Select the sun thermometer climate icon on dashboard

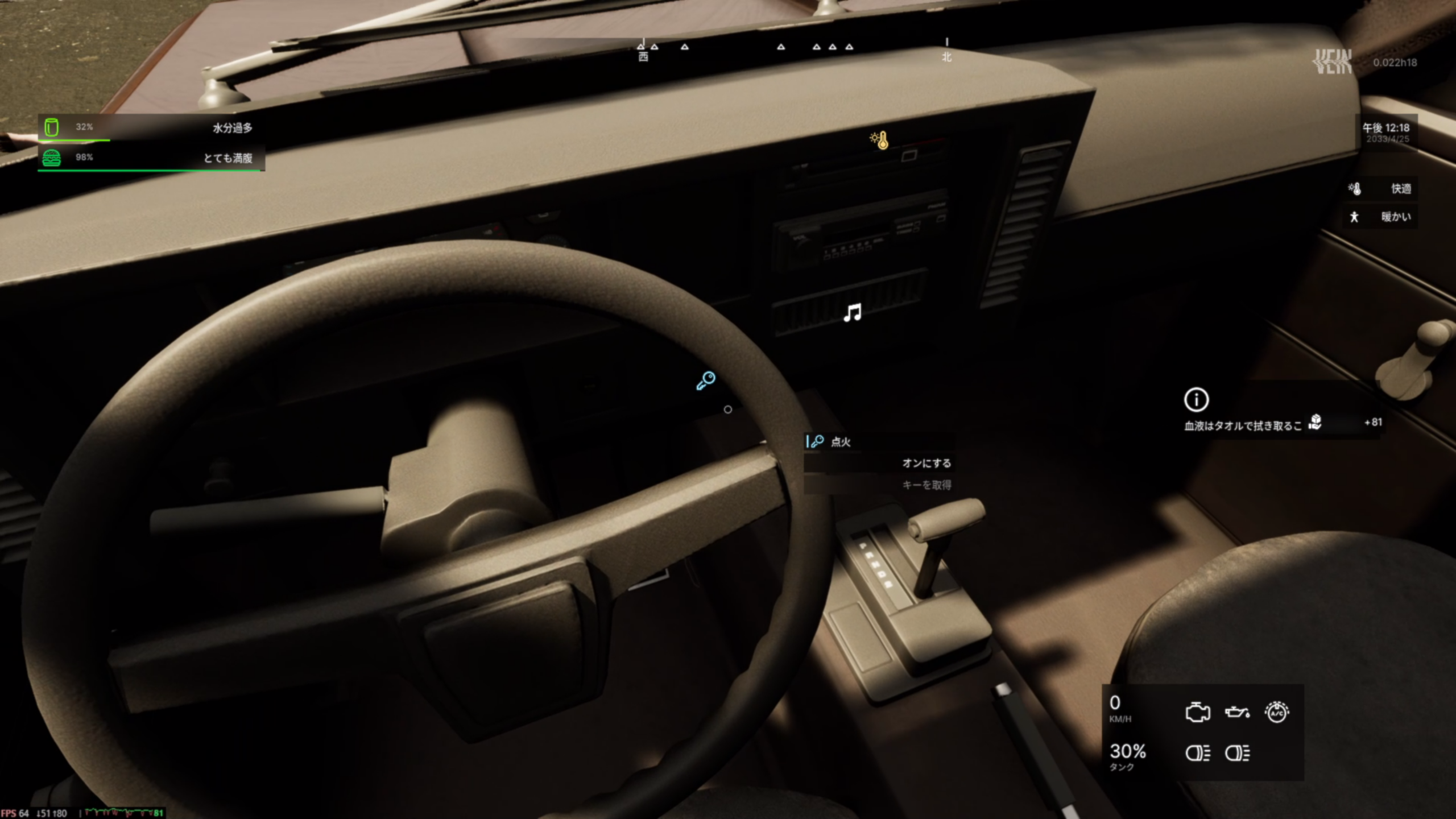tap(879, 140)
